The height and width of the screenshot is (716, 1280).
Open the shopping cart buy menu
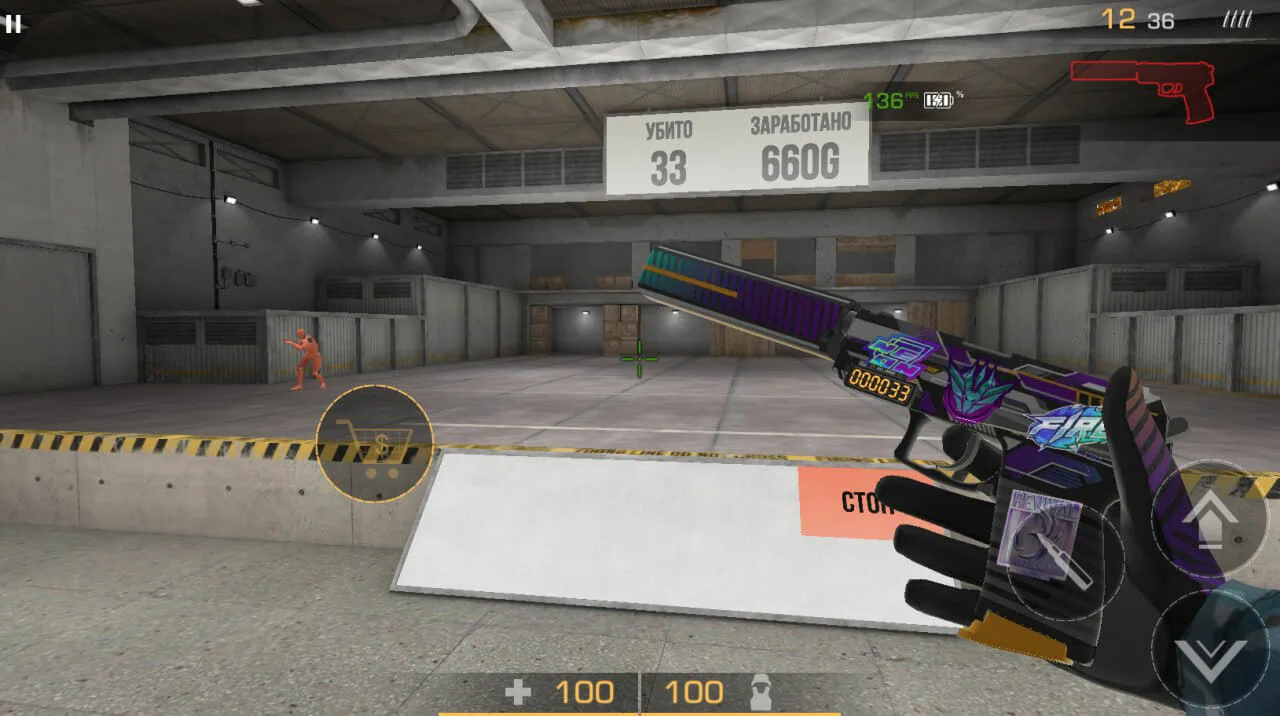[374, 443]
